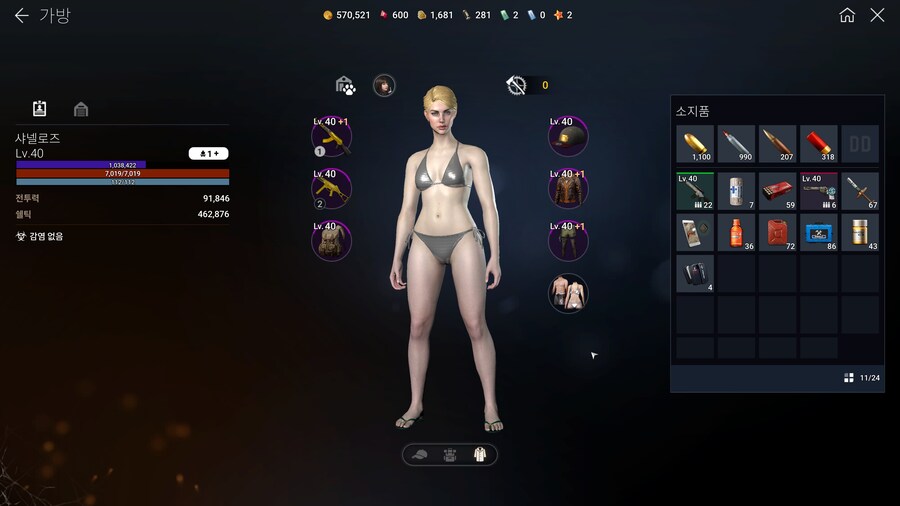Image resolution: width=900 pixels, height=506 pixels.
Task: Select the secondary golden submachine gun slot
Action: click(x=332, y=188)
